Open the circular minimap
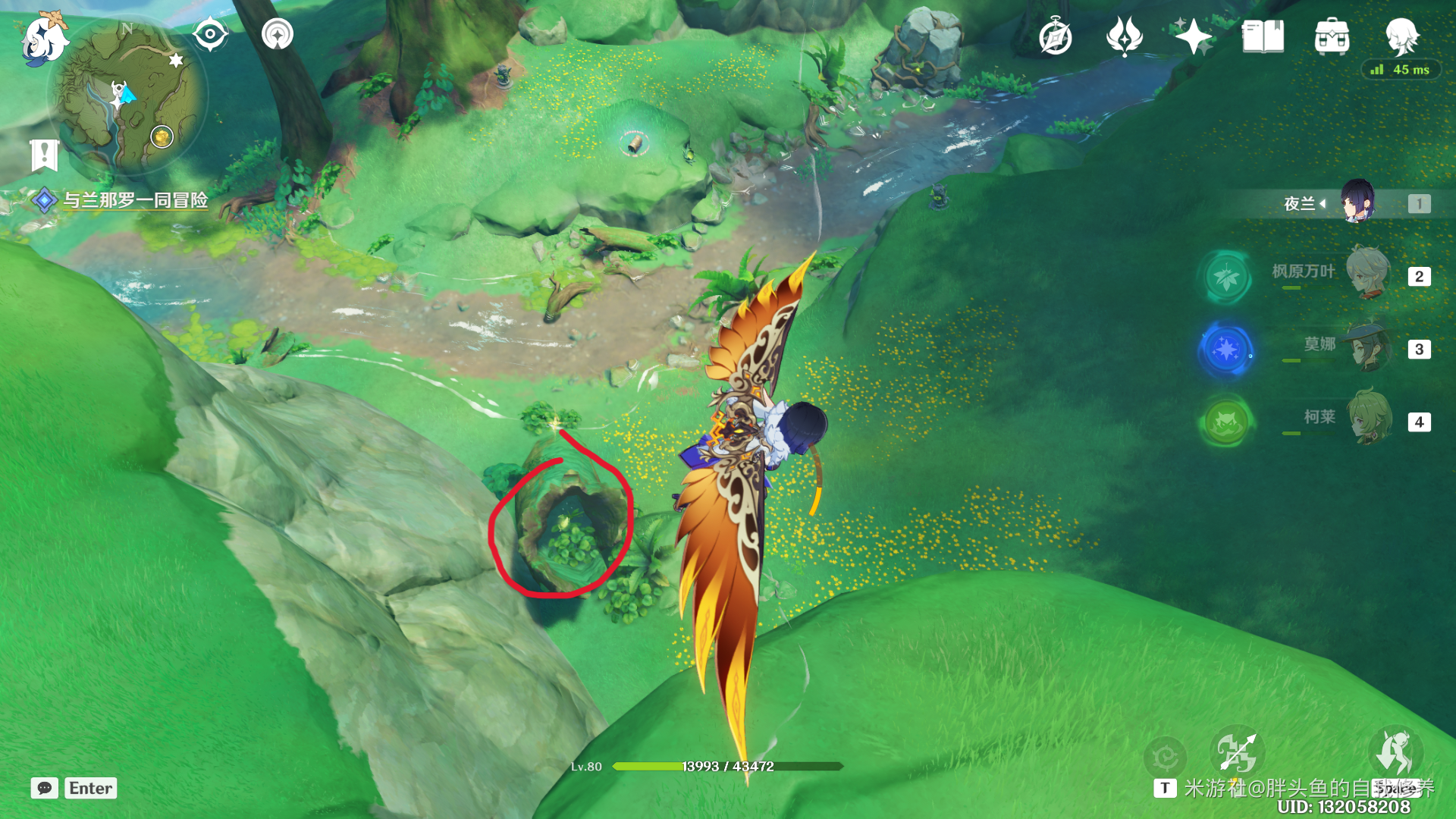Image resolution: width=1456 pixels, height=819 pixels. point(127,99)
